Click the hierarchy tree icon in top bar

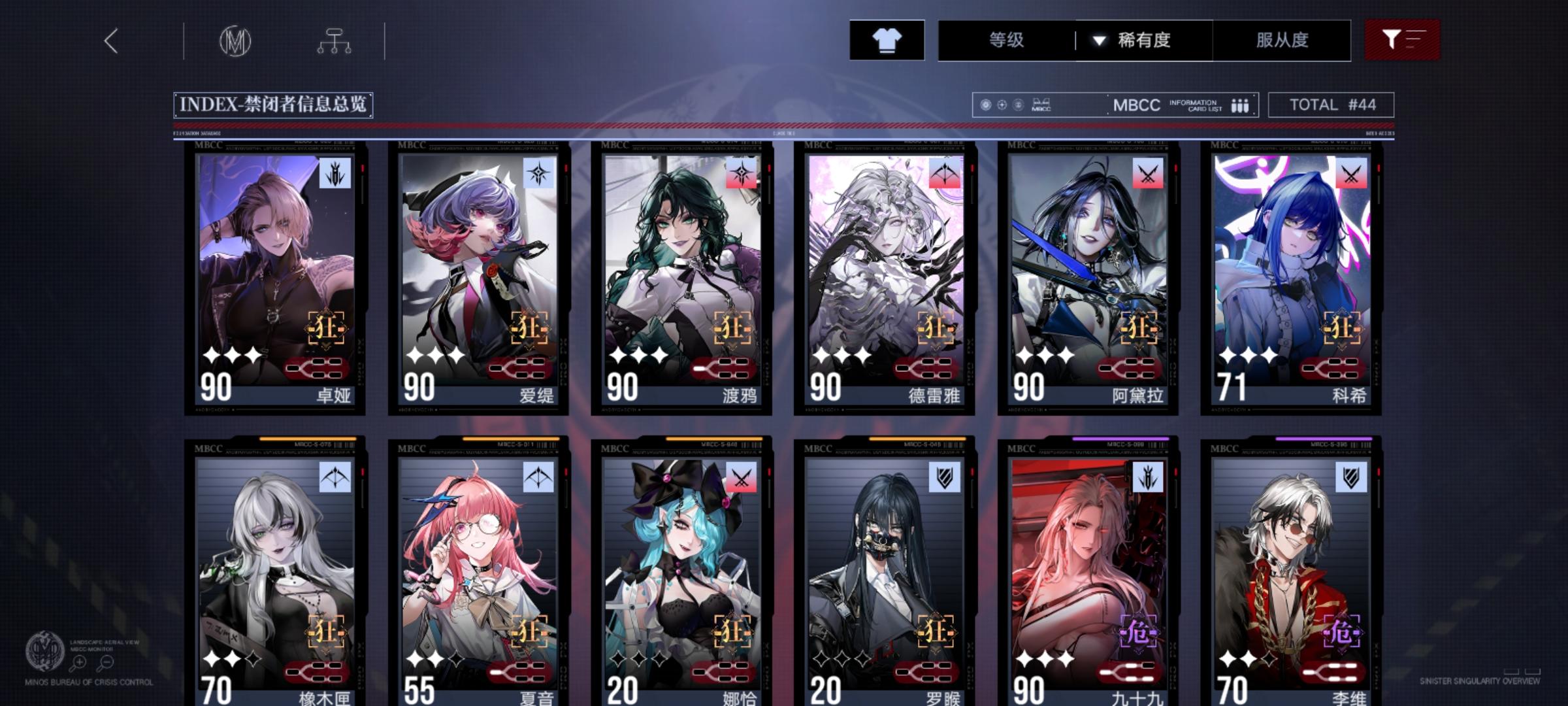click(335, 39)
